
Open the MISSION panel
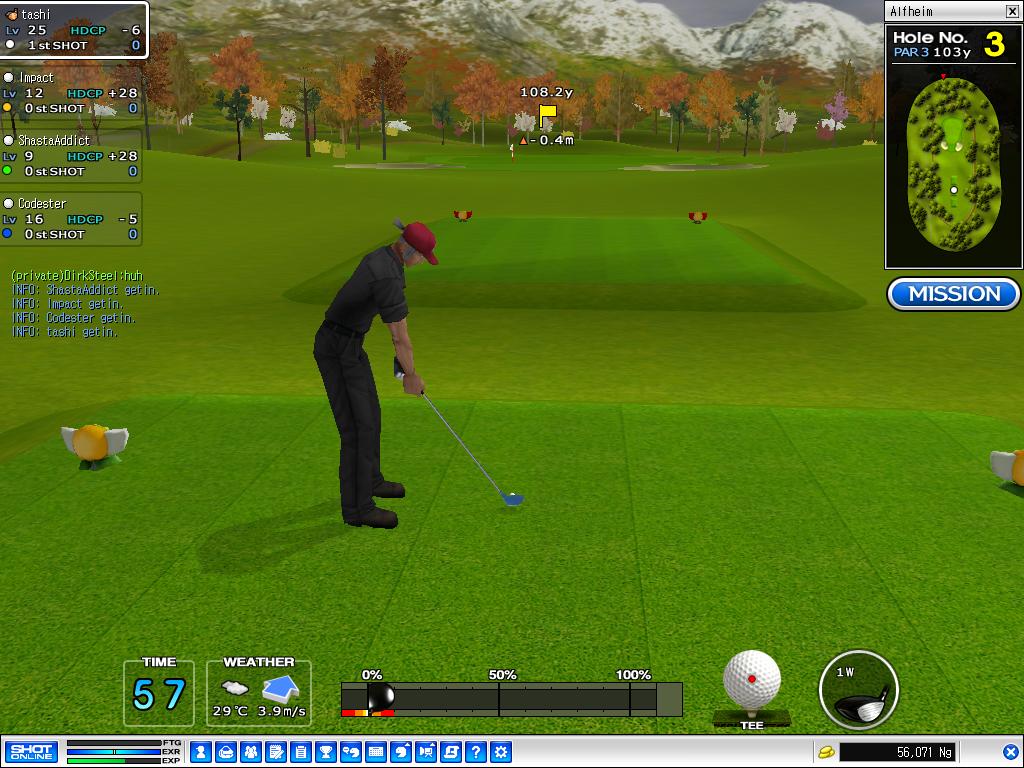click(953, 294)
